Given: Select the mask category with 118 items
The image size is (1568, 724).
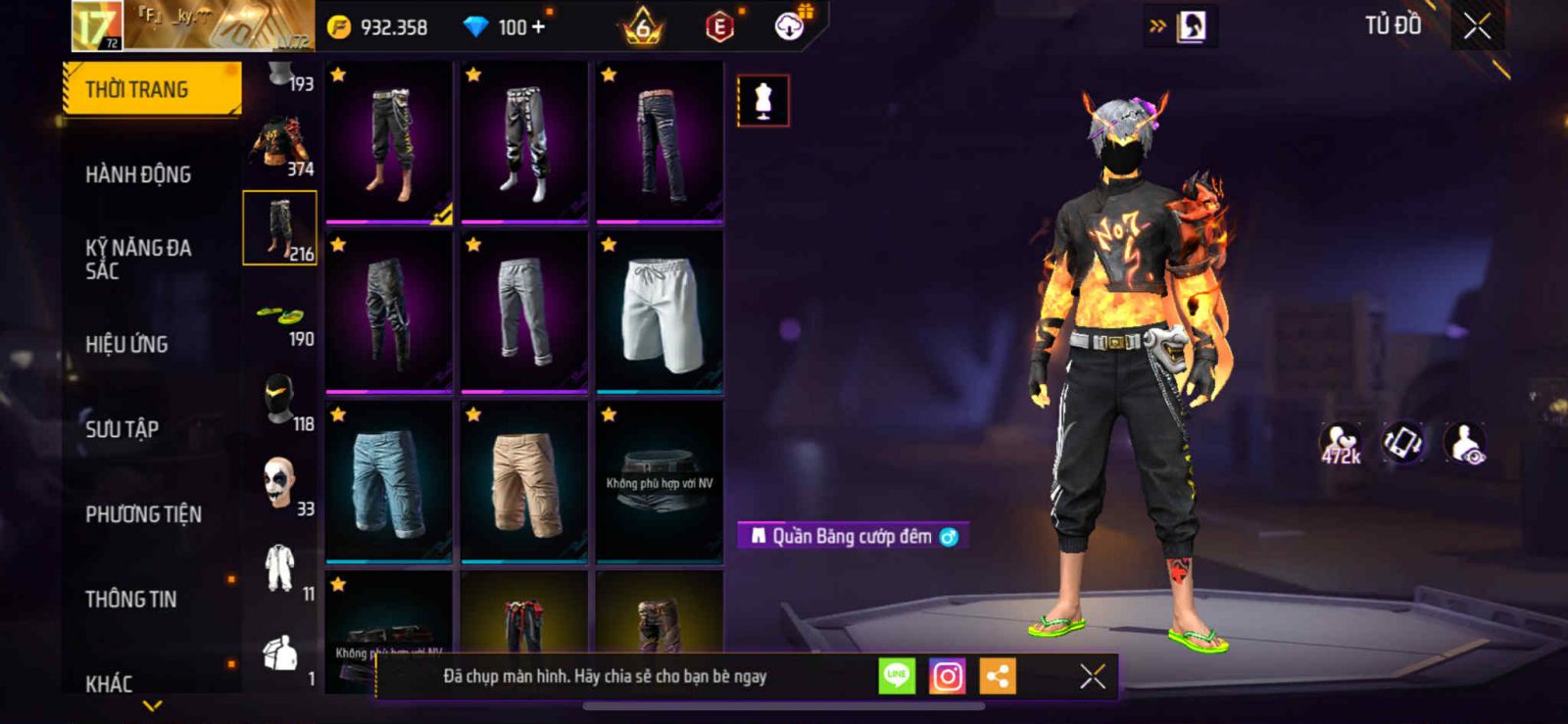Looking at the screenshot, I should 280,401.
